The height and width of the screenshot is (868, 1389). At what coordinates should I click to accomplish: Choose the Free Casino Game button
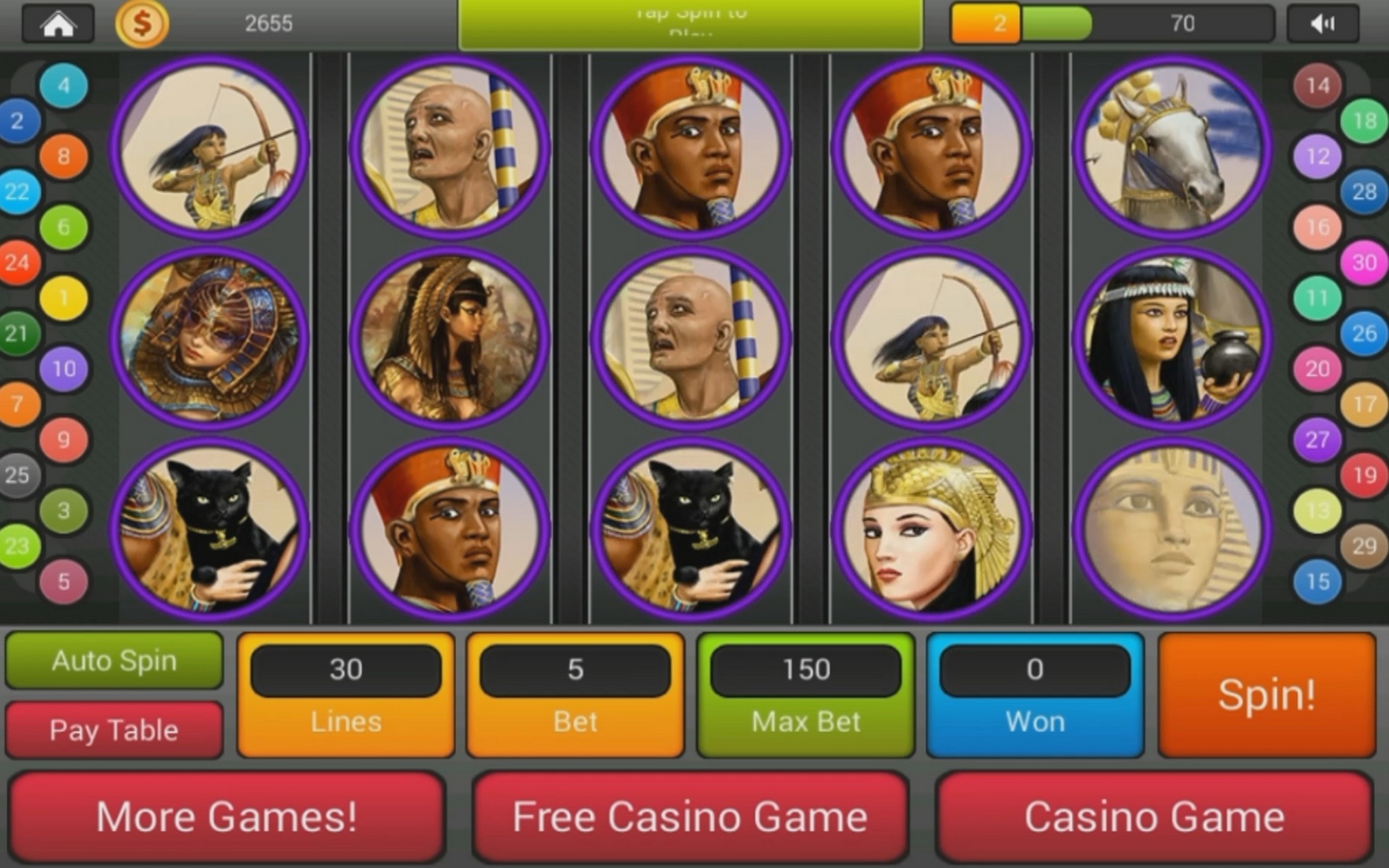pyautogui.click(x=690, y=817)
